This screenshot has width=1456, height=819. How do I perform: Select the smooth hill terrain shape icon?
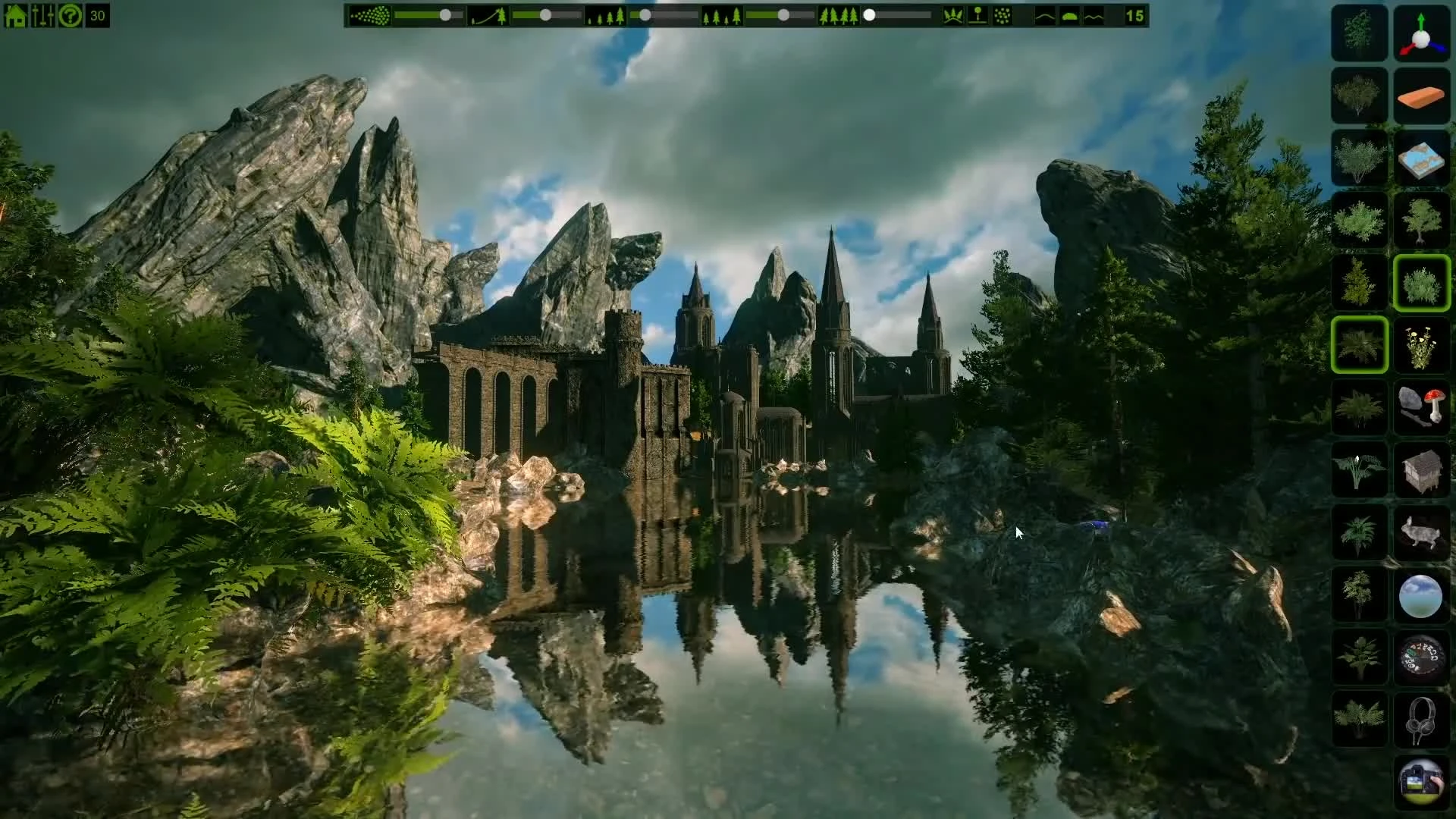(x=1045, y=14)
